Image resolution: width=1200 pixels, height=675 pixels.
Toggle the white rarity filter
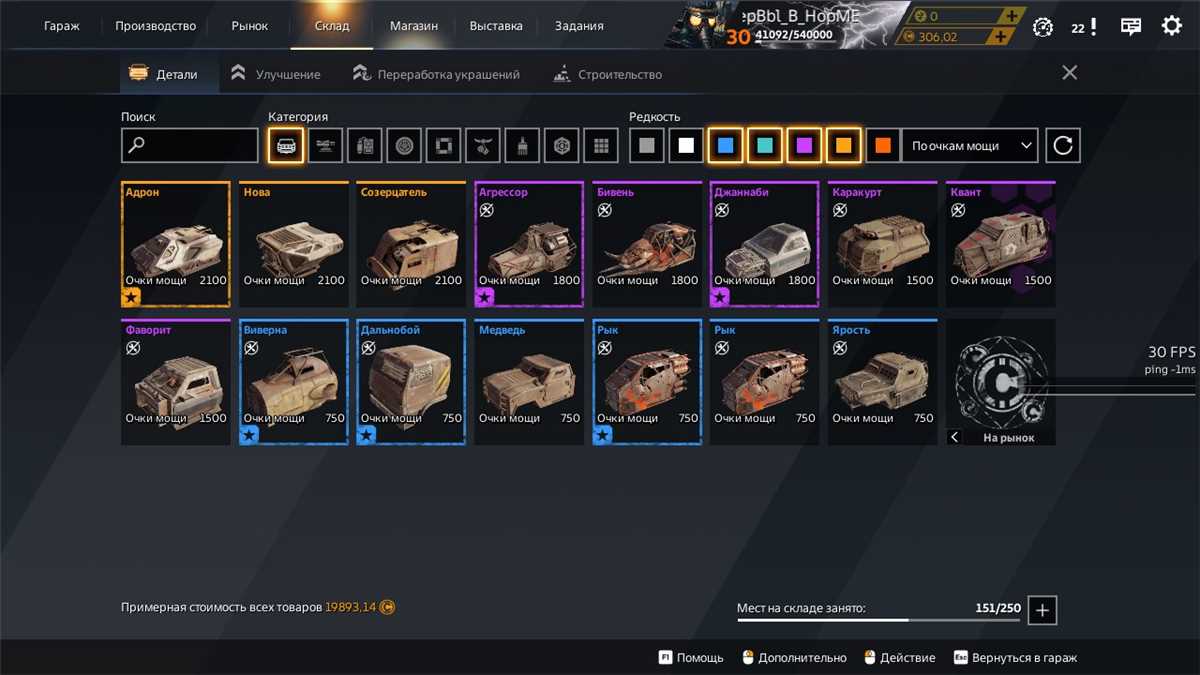686,146
